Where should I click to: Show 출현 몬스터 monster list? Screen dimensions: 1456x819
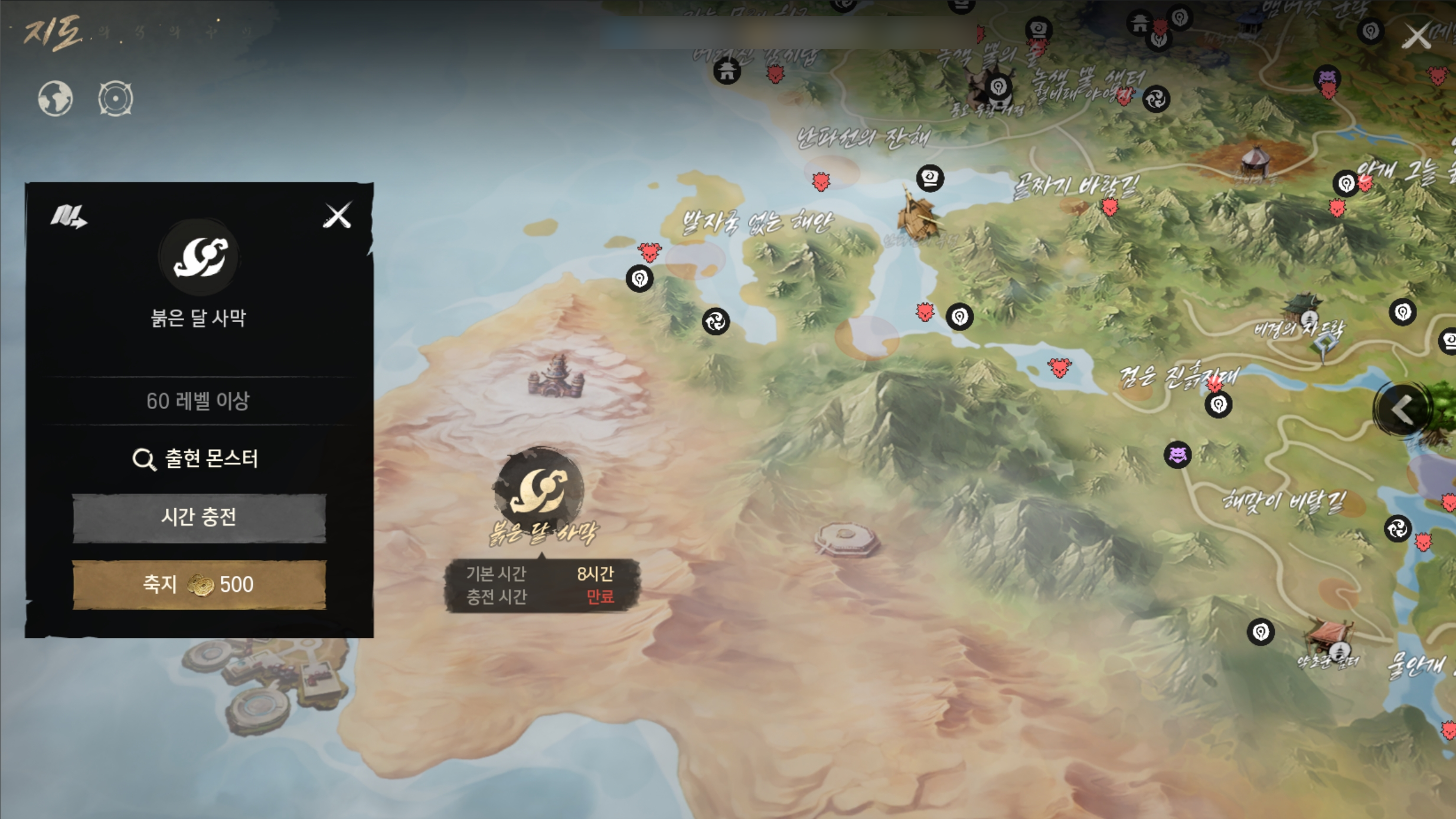tap(196, 459)
